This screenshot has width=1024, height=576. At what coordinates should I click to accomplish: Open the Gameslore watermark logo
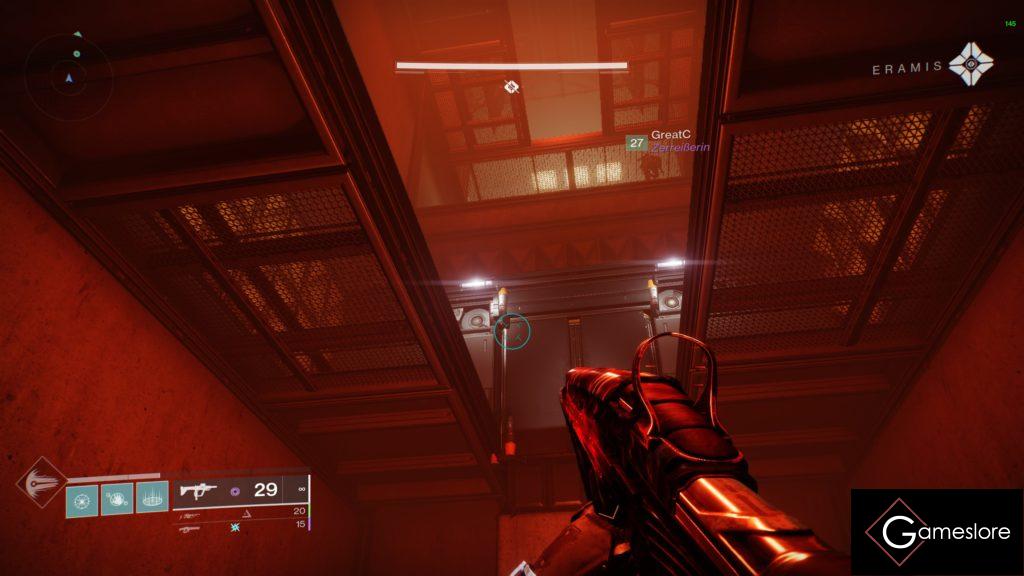tap(937, 532)
